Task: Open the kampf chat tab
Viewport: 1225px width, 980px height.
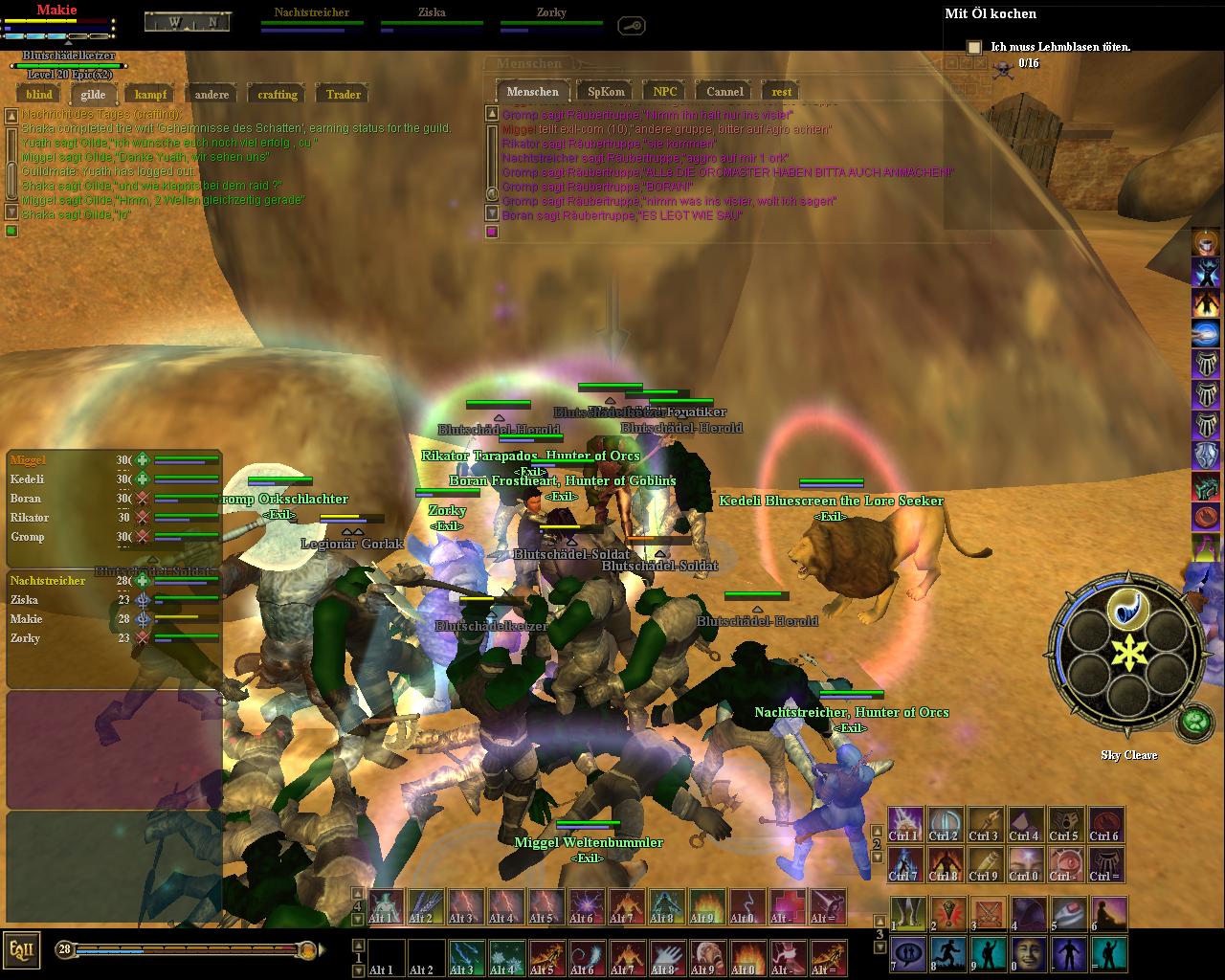Action: tap(150, 95)
